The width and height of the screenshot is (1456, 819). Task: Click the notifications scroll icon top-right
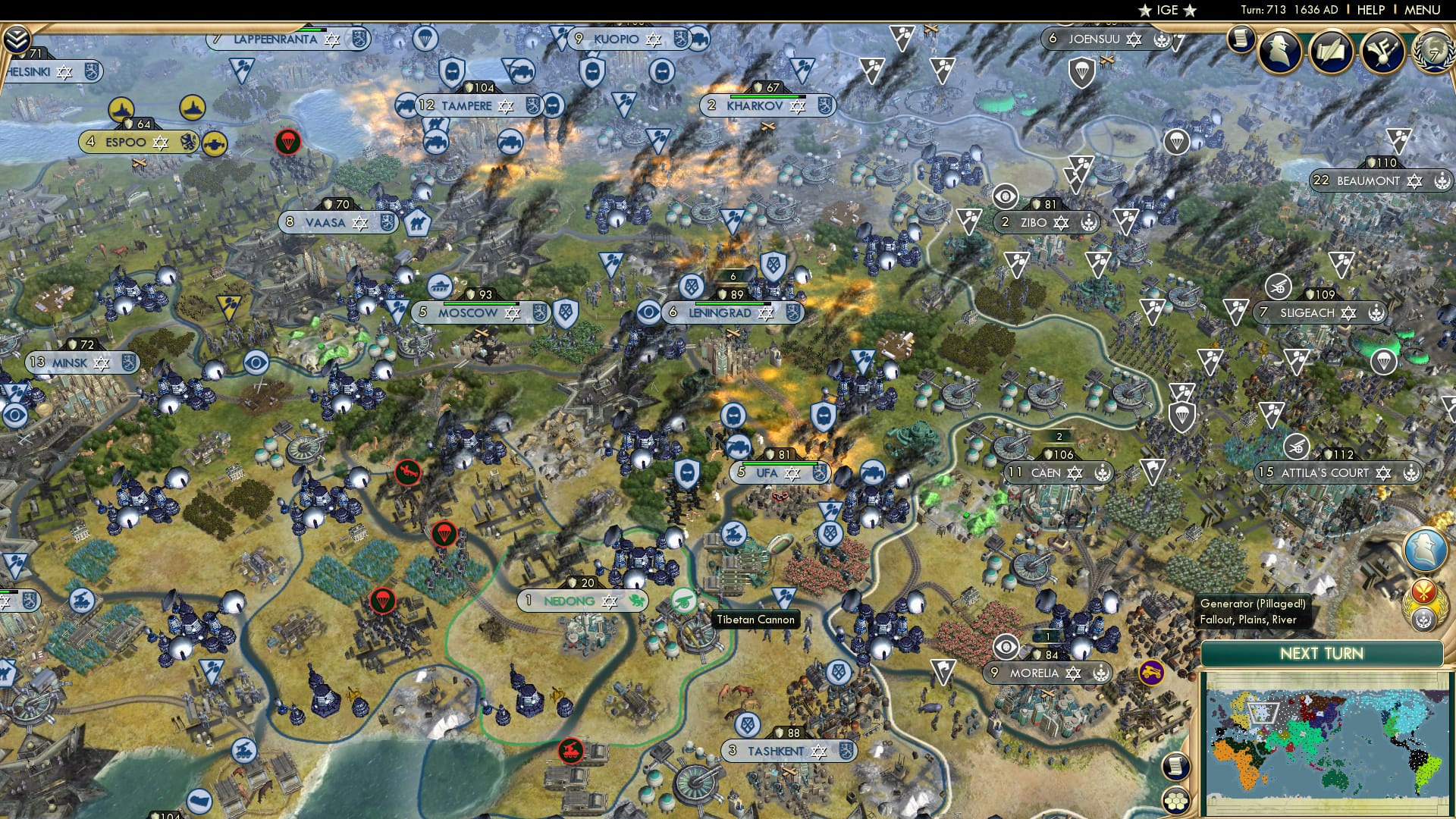pos(1241,39)
